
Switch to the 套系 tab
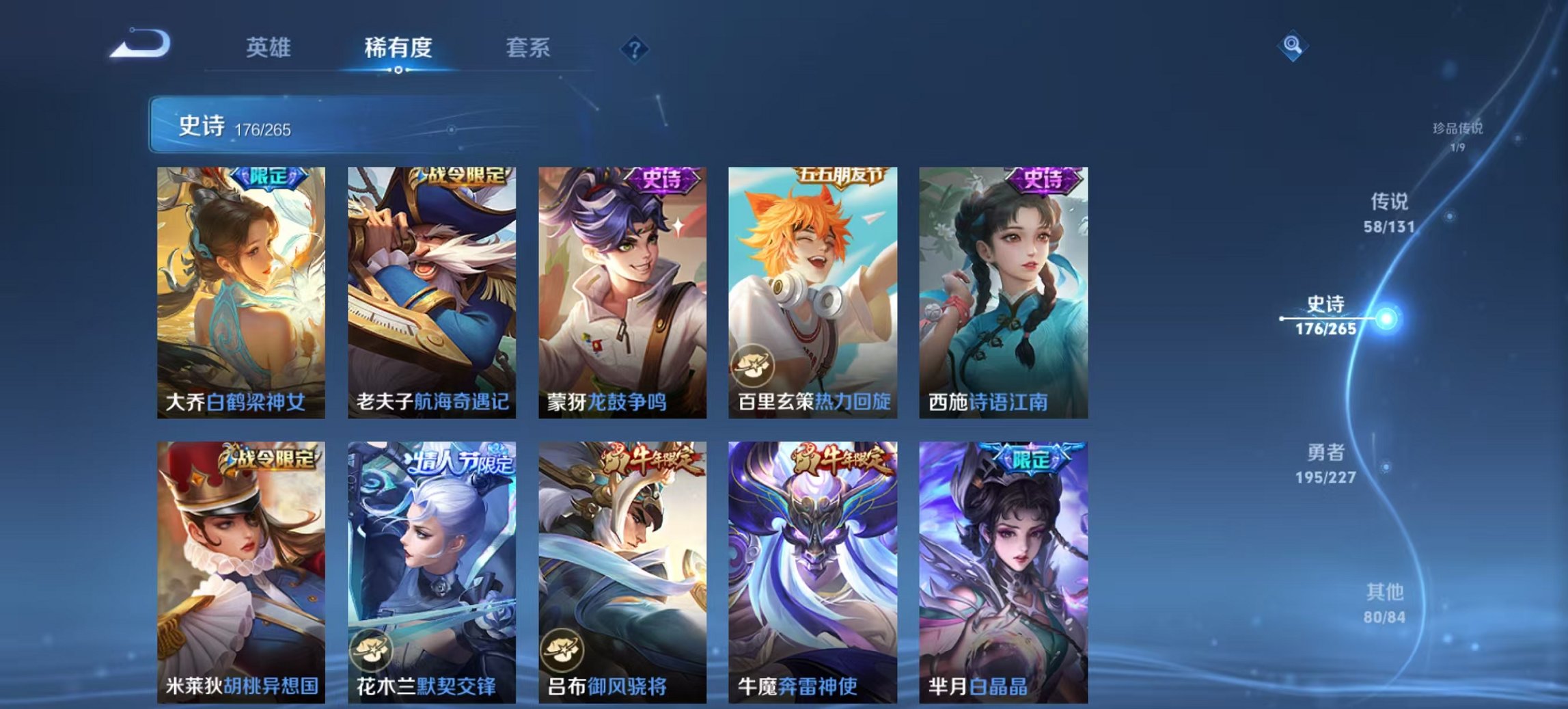(528, 48)
